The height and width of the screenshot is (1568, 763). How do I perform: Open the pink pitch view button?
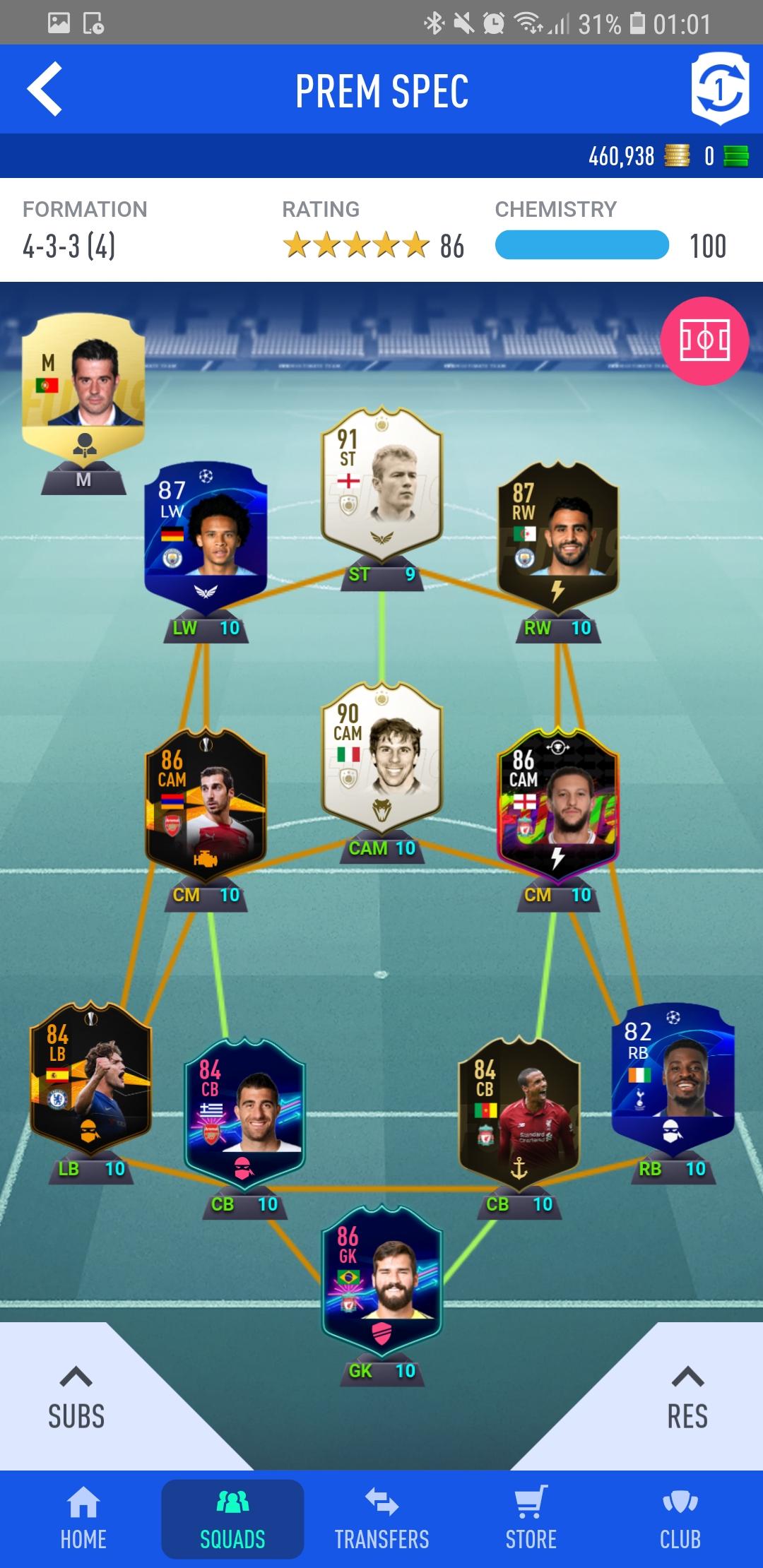pyautogui.click(x=704, y=341)
